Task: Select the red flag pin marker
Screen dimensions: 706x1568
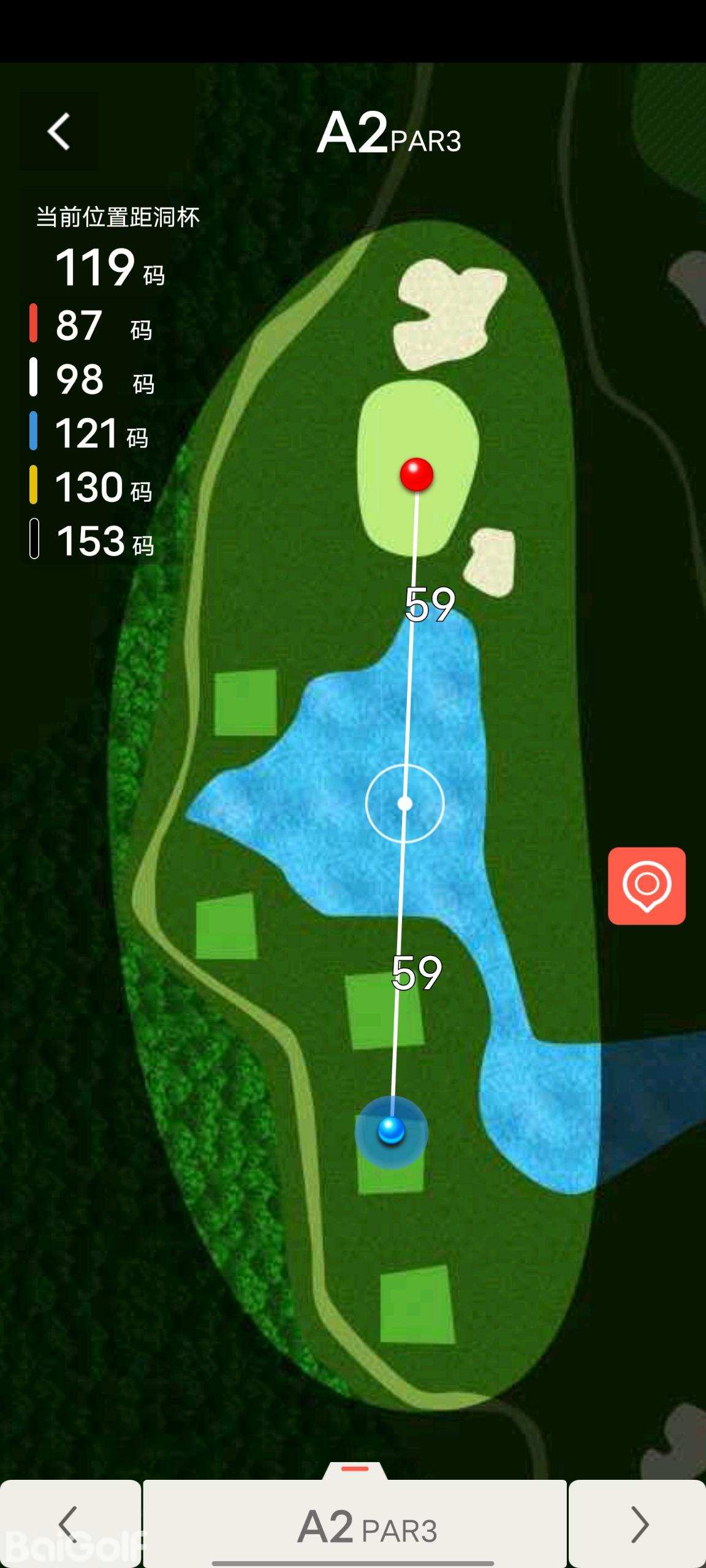Action: tap(417, 473)
